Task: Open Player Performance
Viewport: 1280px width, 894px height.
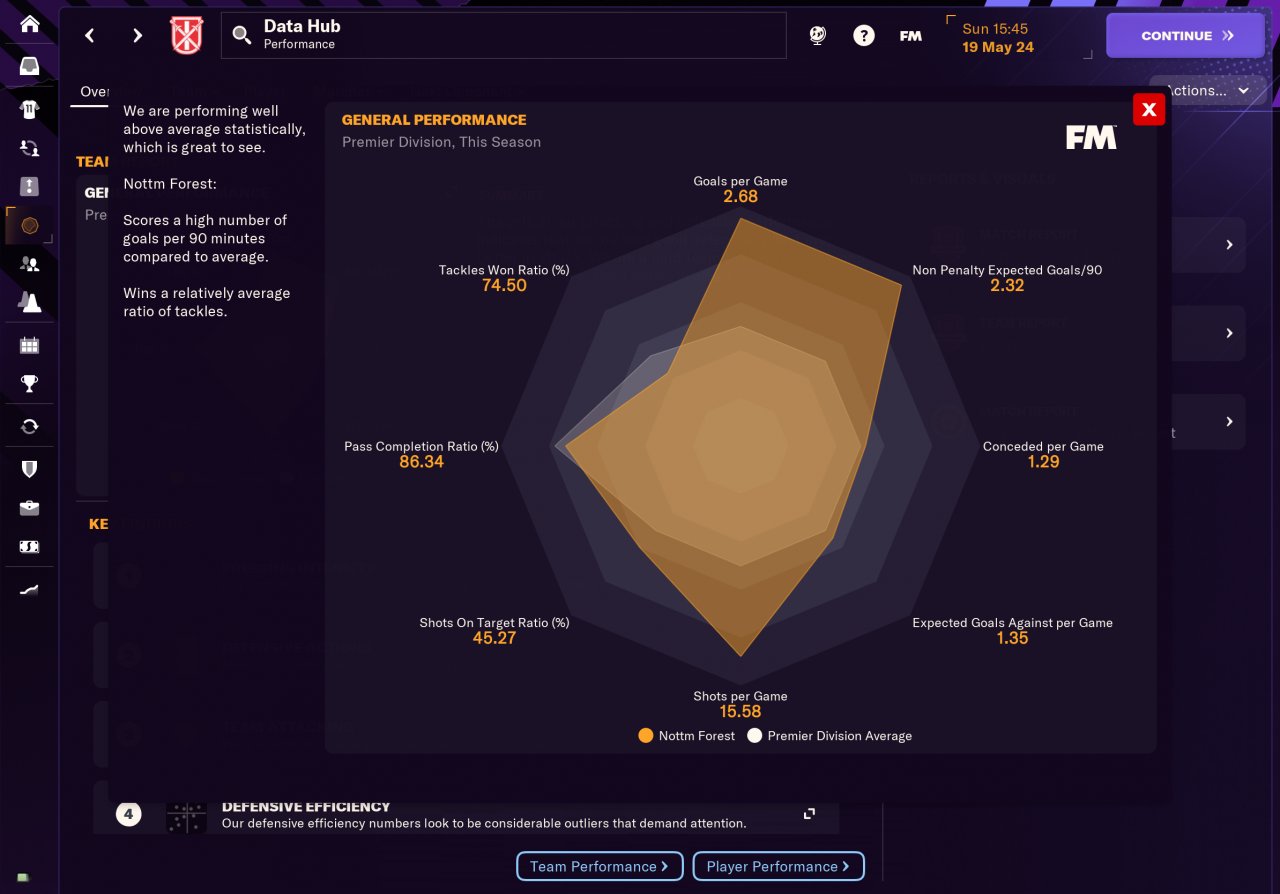Action: [777, 867]
